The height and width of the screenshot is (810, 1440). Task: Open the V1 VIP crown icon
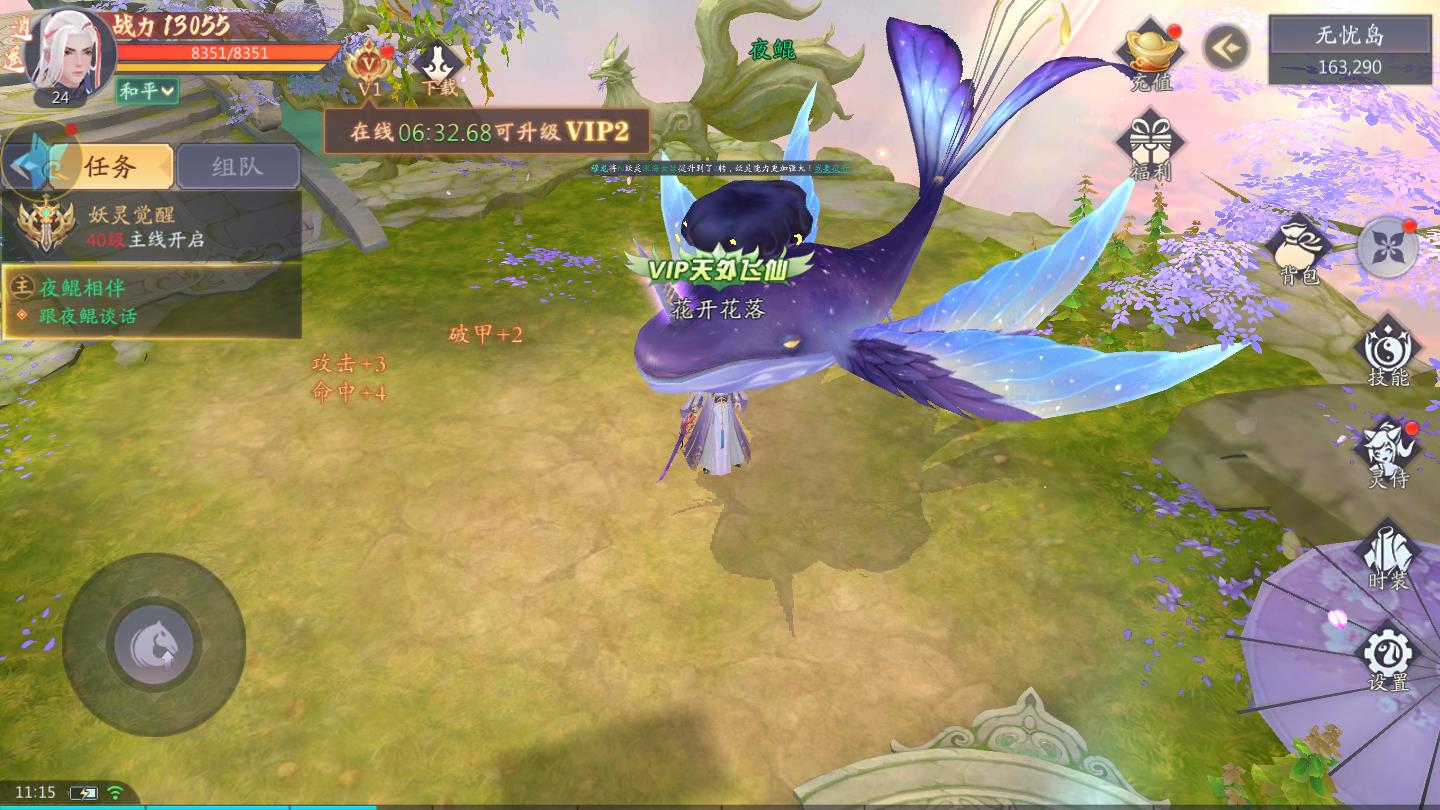click(367, 65)
